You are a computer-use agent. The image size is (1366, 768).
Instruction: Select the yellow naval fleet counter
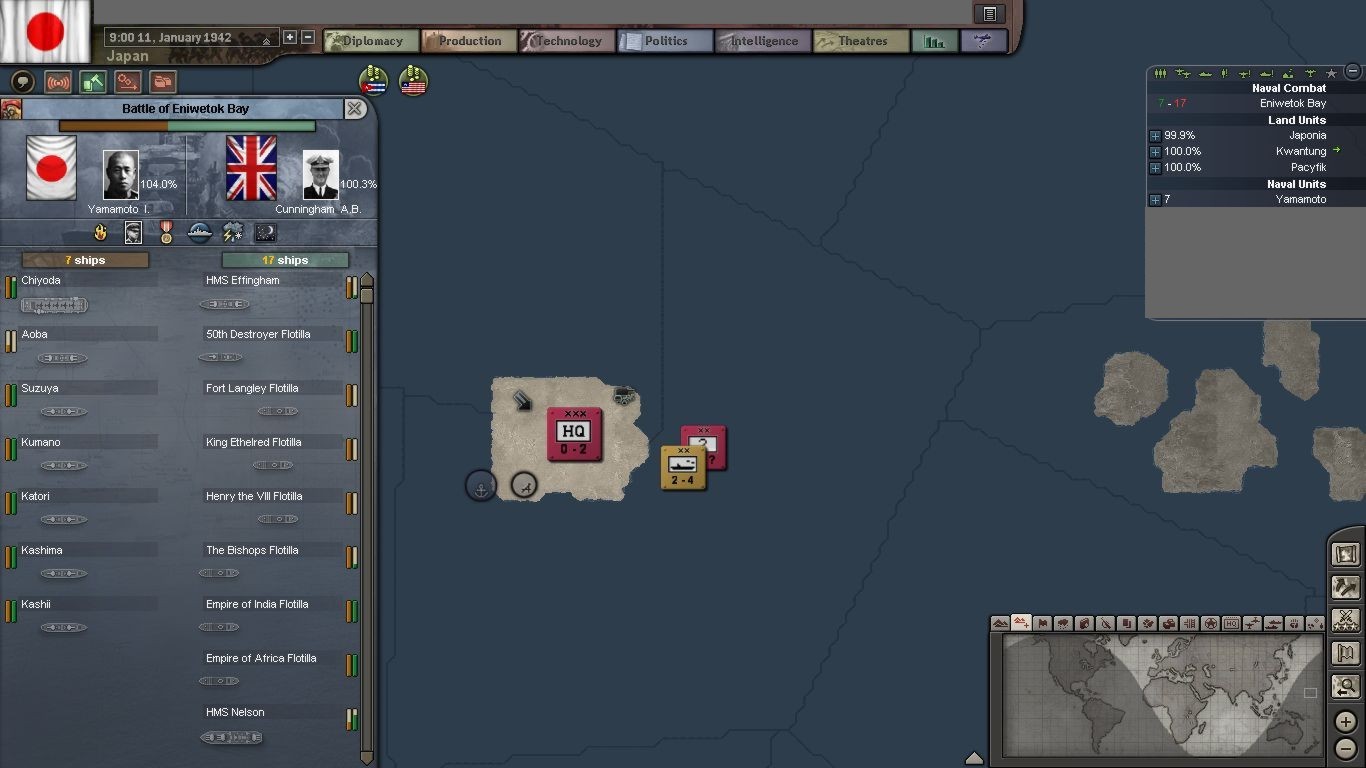(x=683, y=467)
